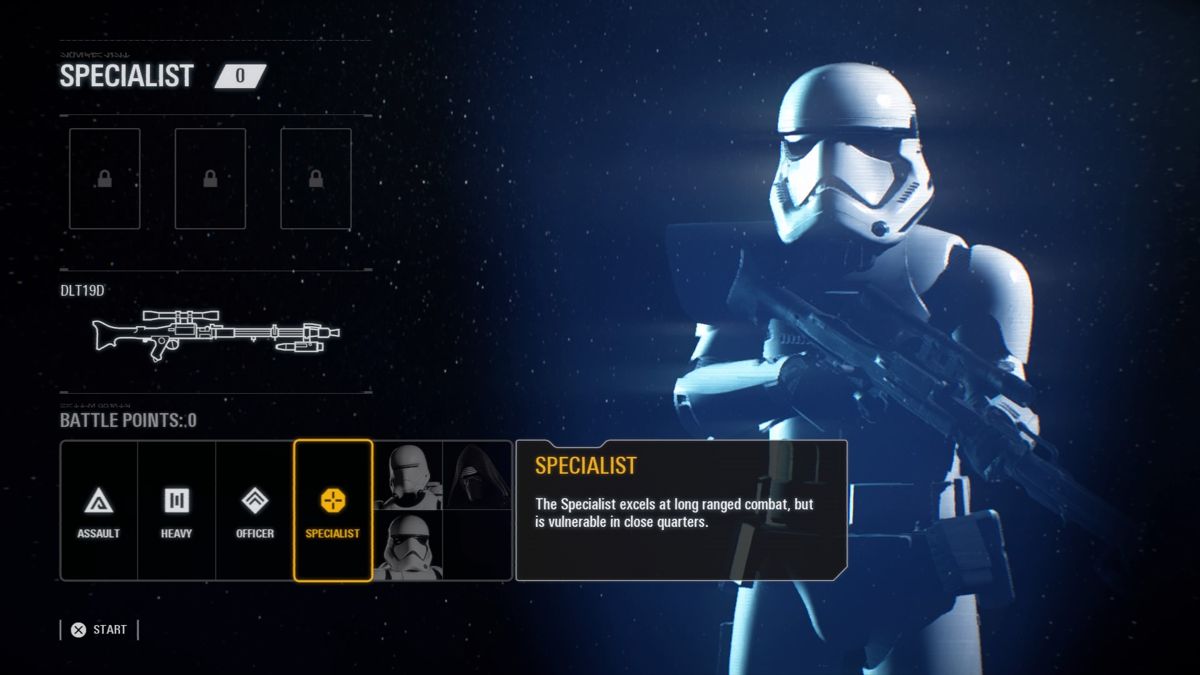Select the Flametrooper portrait with slit visor
The image size is (1200, 675).
click(x=408, y=476)
